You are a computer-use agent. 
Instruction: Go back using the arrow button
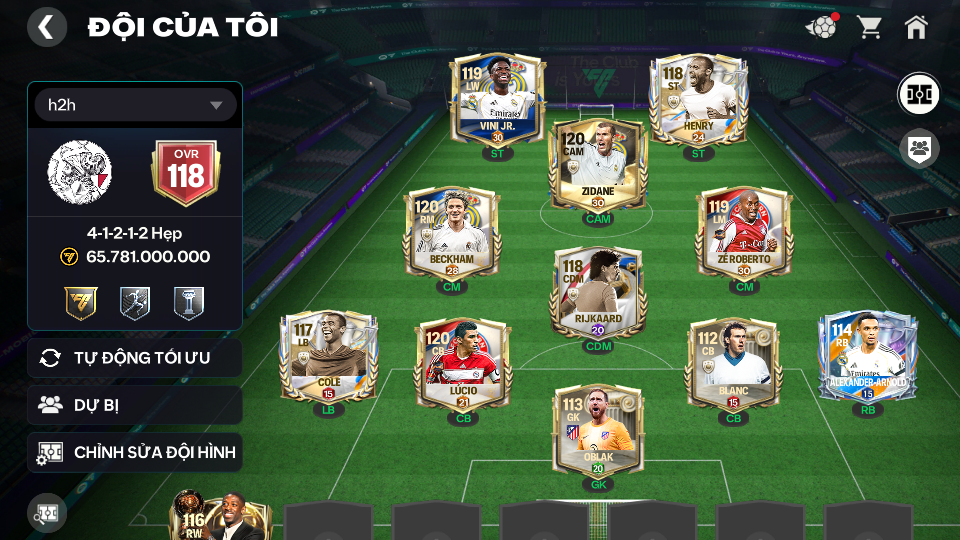(x=46, y=27)
